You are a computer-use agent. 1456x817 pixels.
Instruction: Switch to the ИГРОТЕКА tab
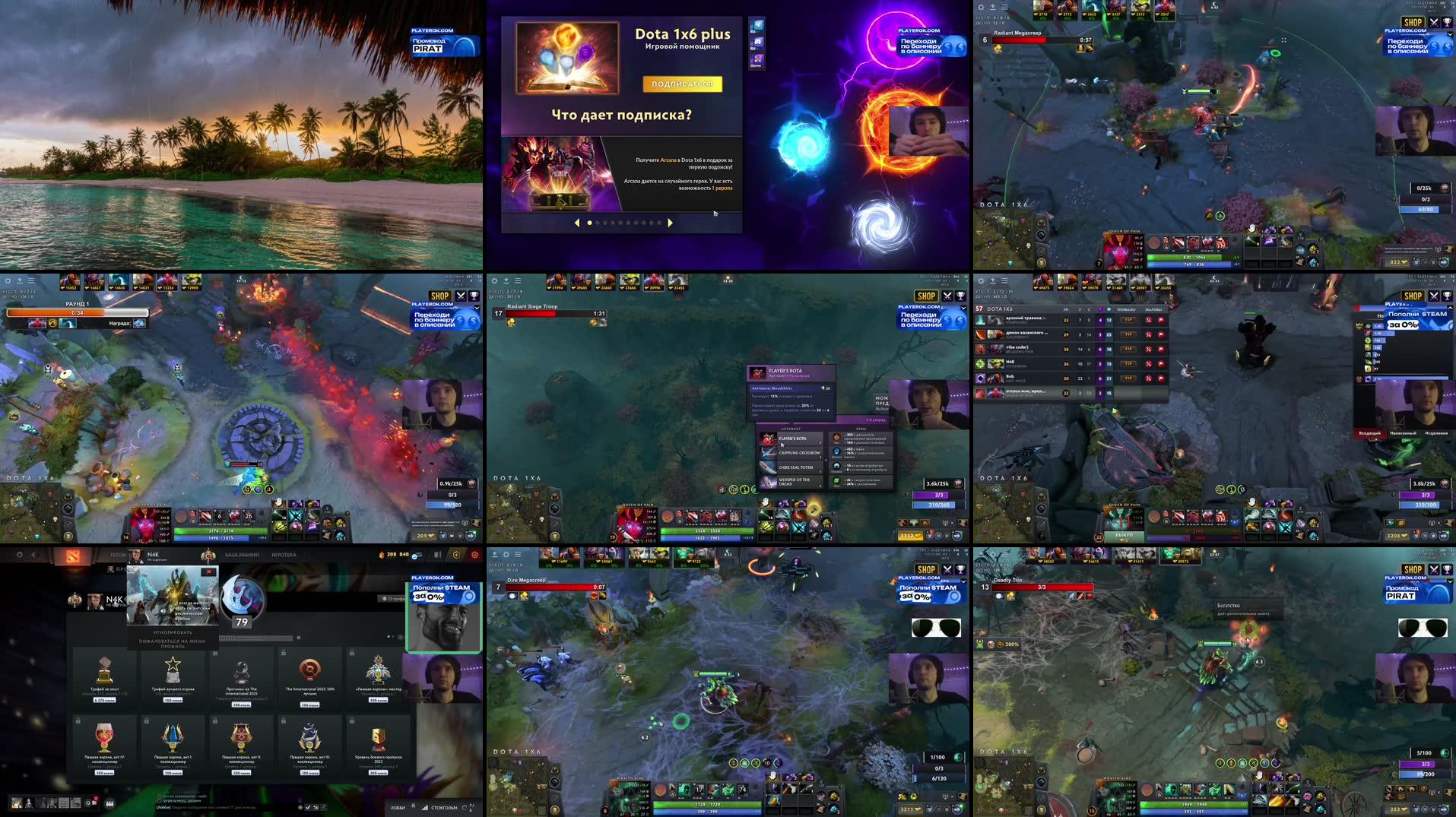click(284, 555)
